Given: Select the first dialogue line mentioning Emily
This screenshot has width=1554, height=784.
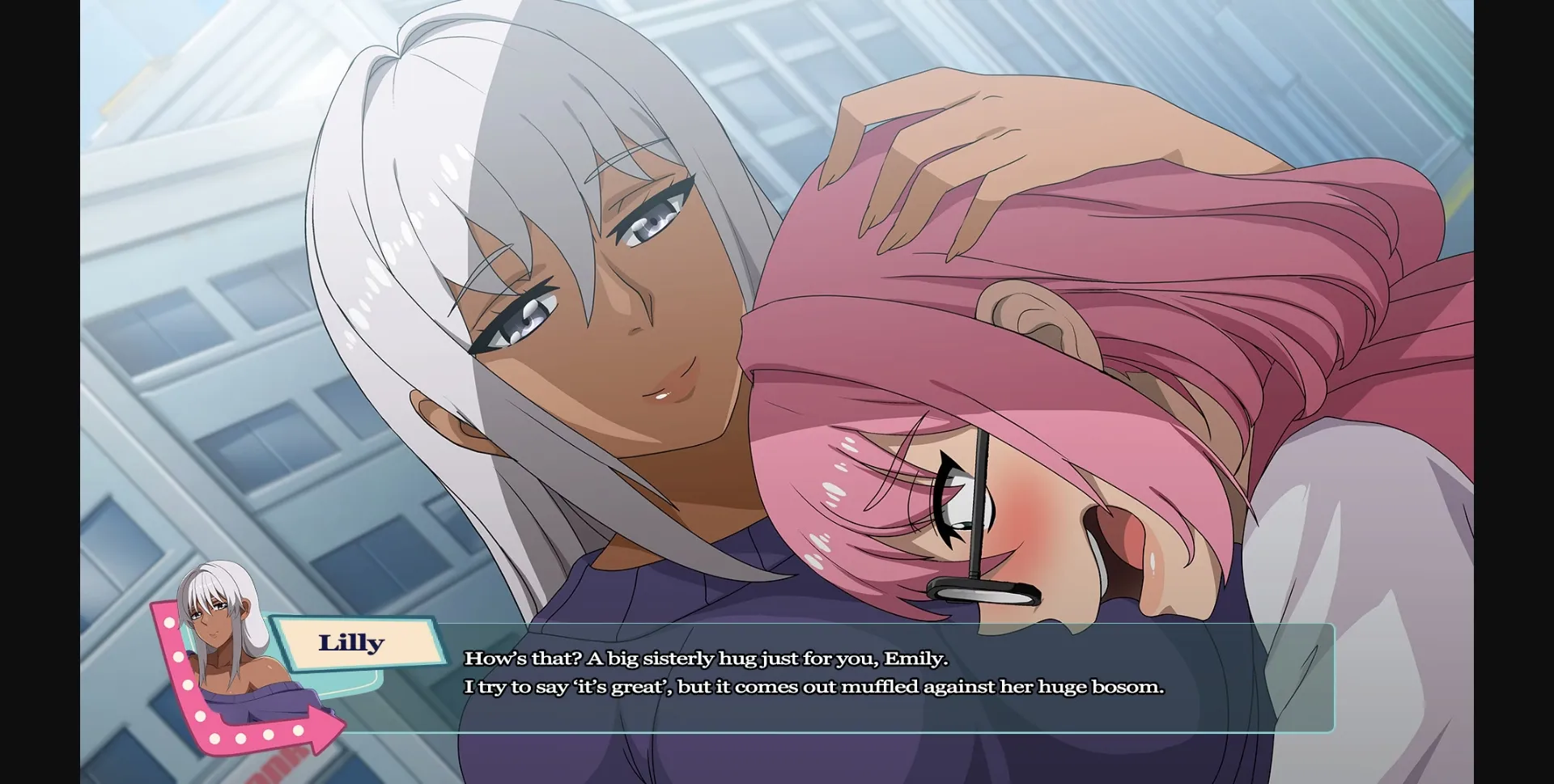Looking at the screenshot, I should [x=707, y=658].
